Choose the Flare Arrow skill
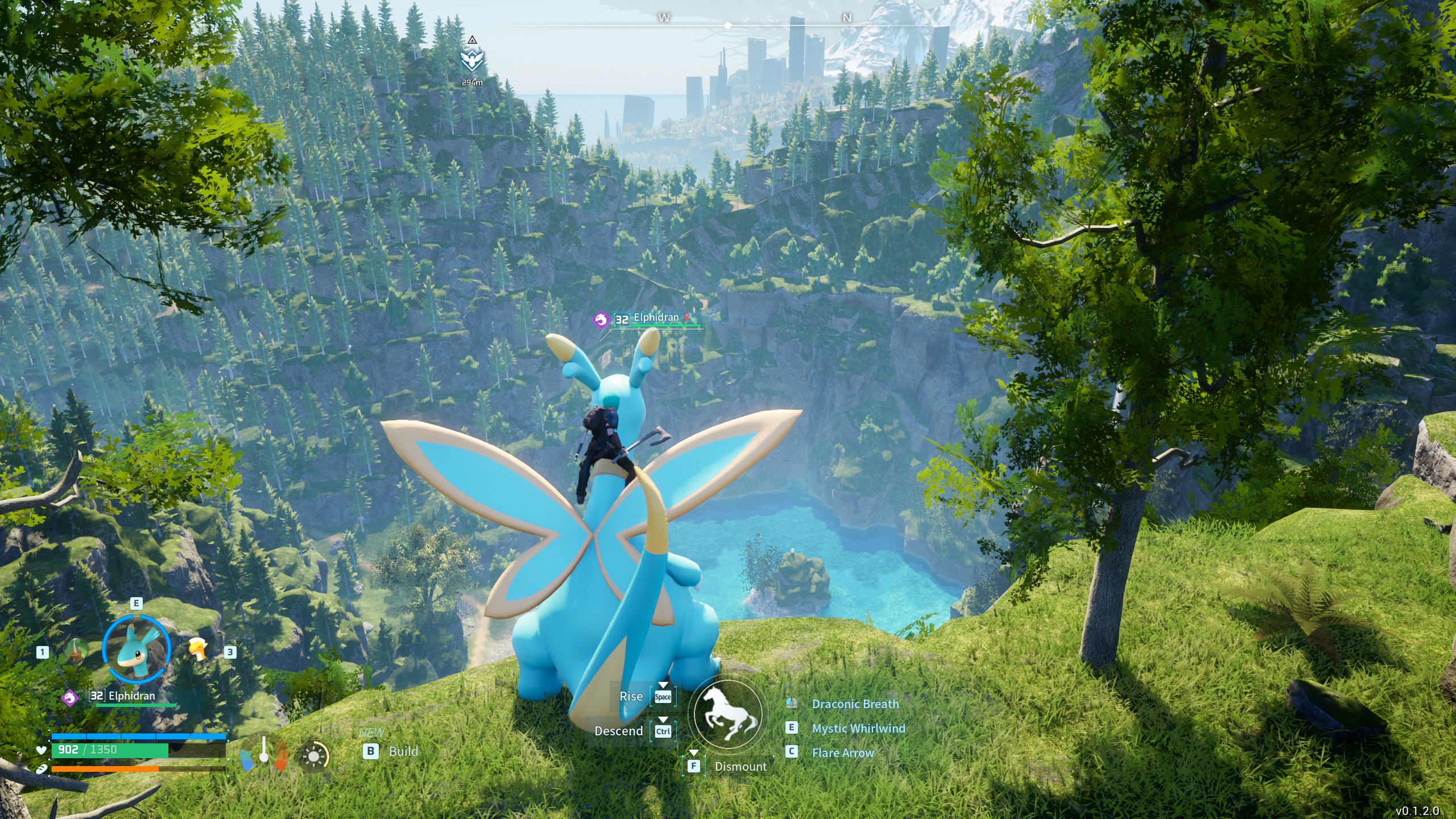 point(843,753)
